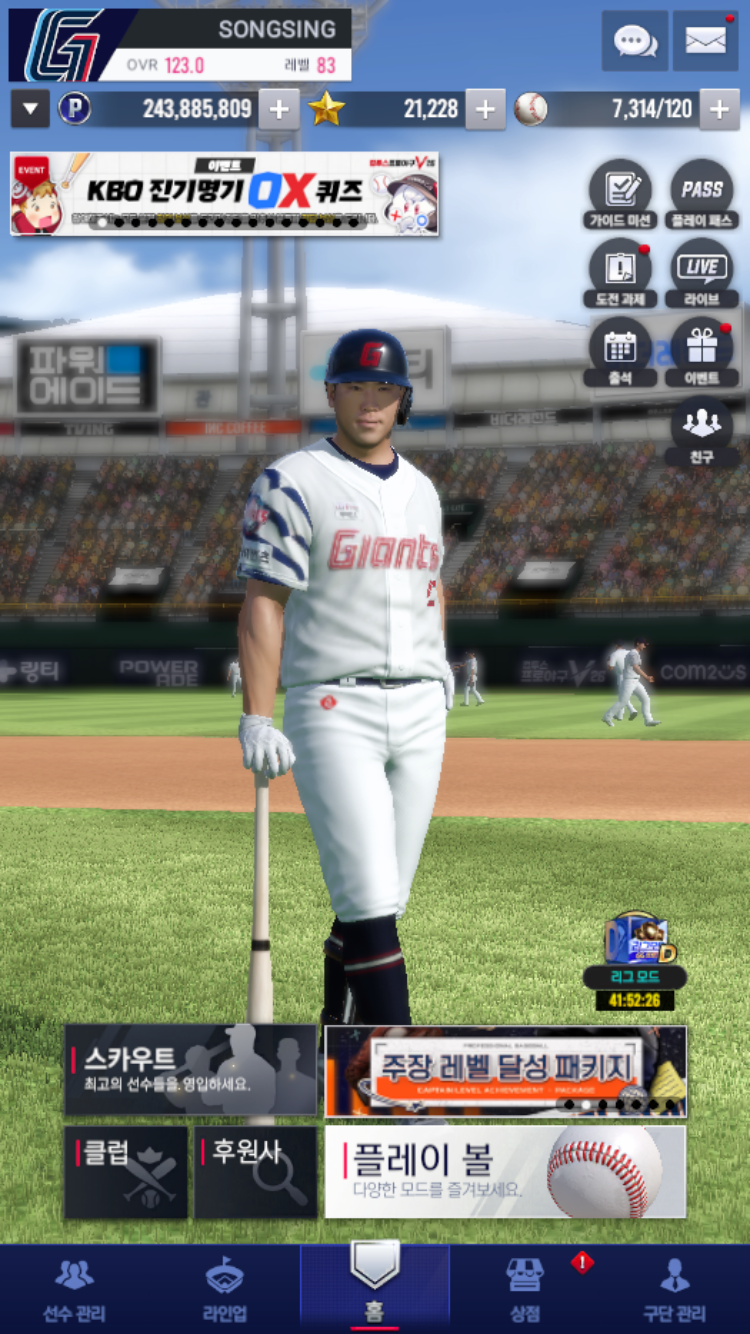The image size is (750, 1334).
Task: Recharge baseball energy with the plus button
Action: [x=719, y=109]
